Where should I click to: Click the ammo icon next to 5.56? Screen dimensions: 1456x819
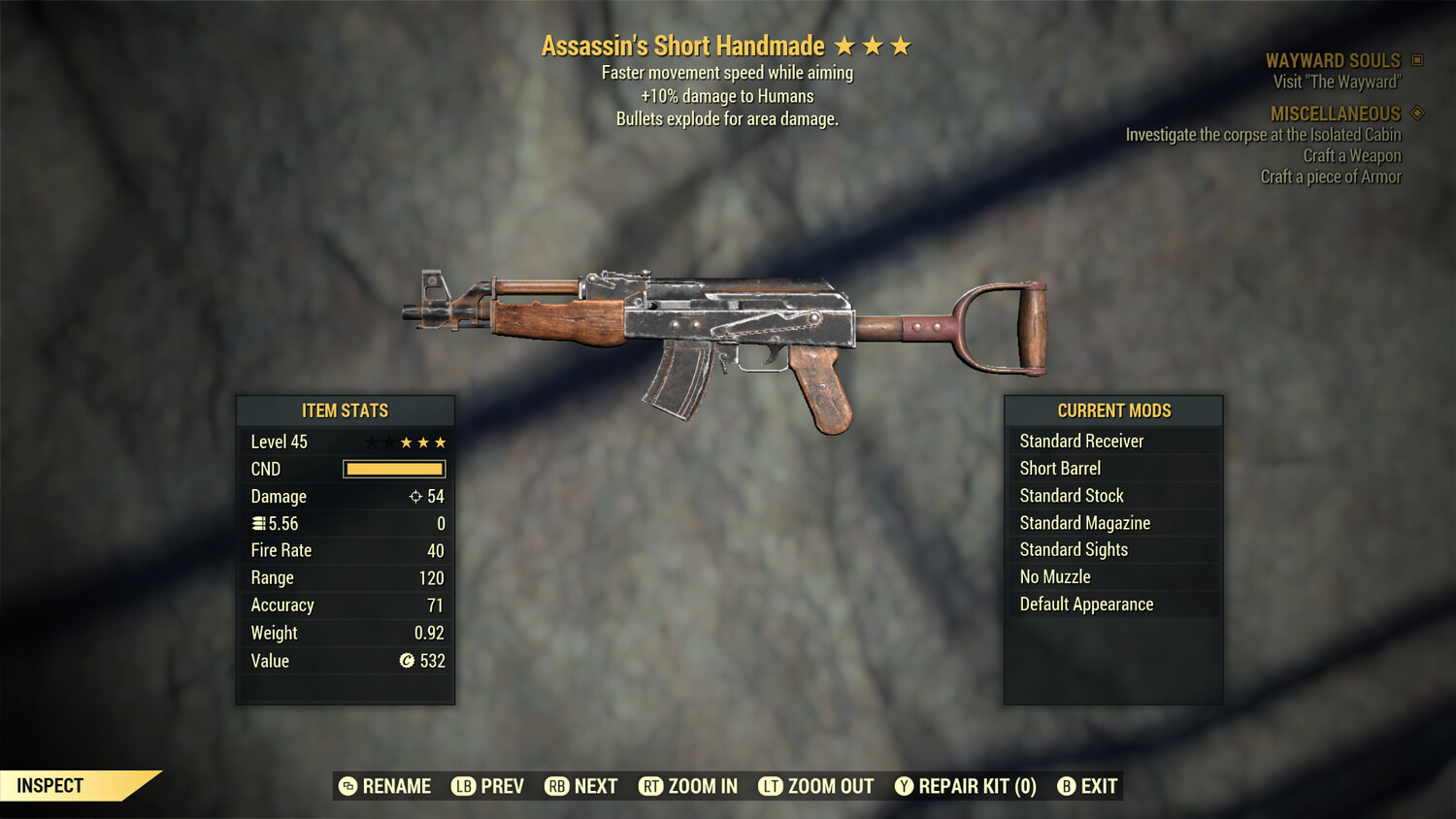pyautogui.click(x=258, y=523)
